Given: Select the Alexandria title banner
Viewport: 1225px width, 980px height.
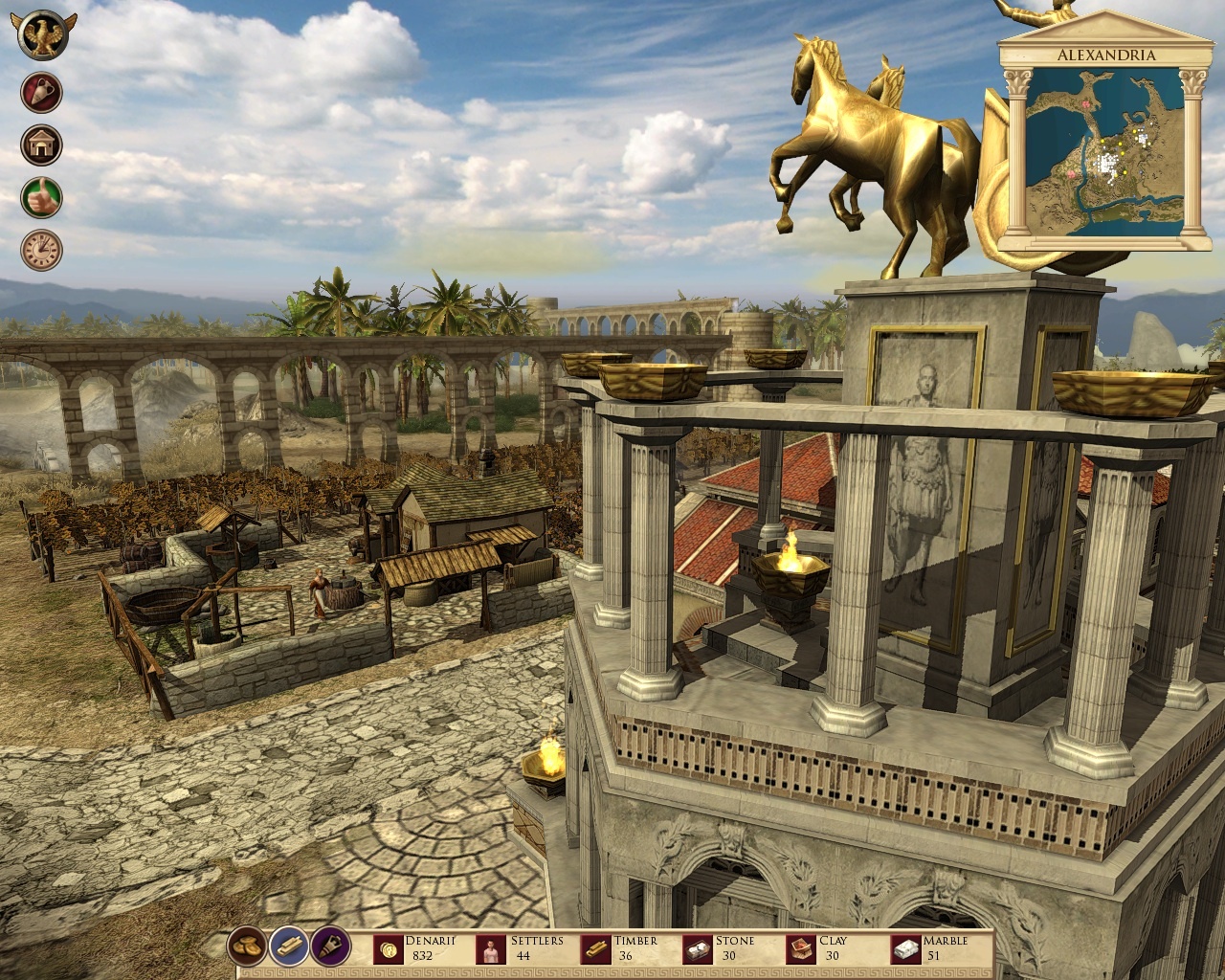Looking at the screenshot, I should 1105,55.
